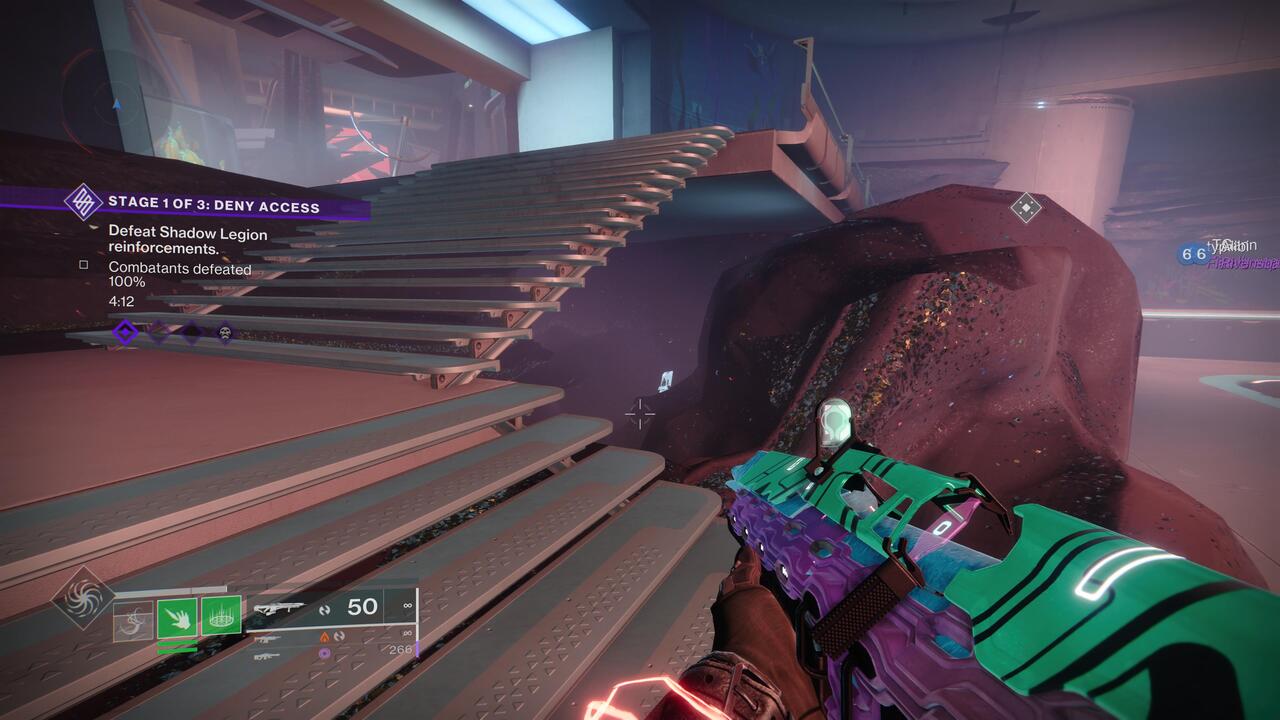Toggle the Combatants defeated objective checkbox
Viewport: 1280px width, 720px height.
(83, 265)
